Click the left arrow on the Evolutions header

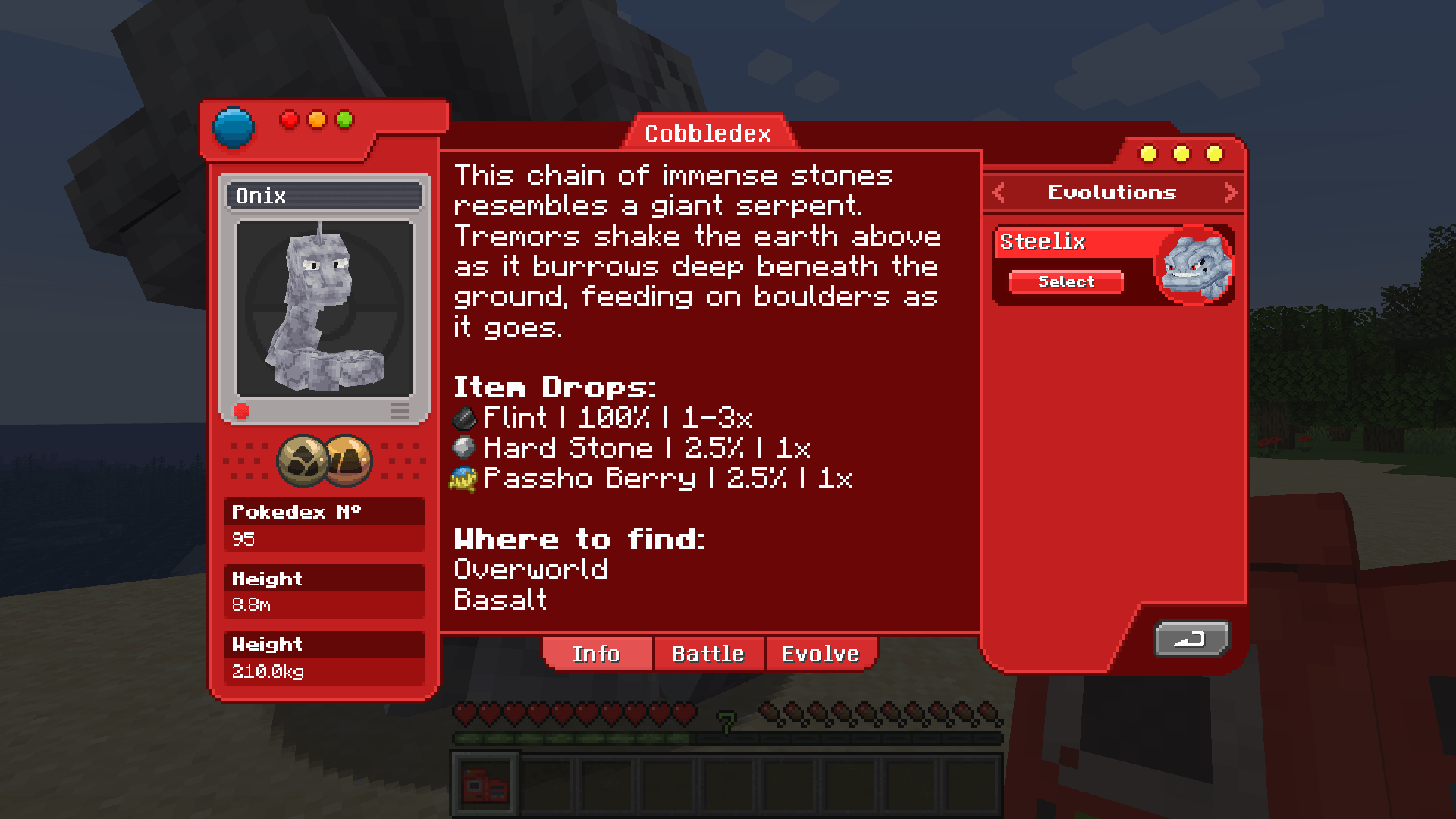[999, 193]
